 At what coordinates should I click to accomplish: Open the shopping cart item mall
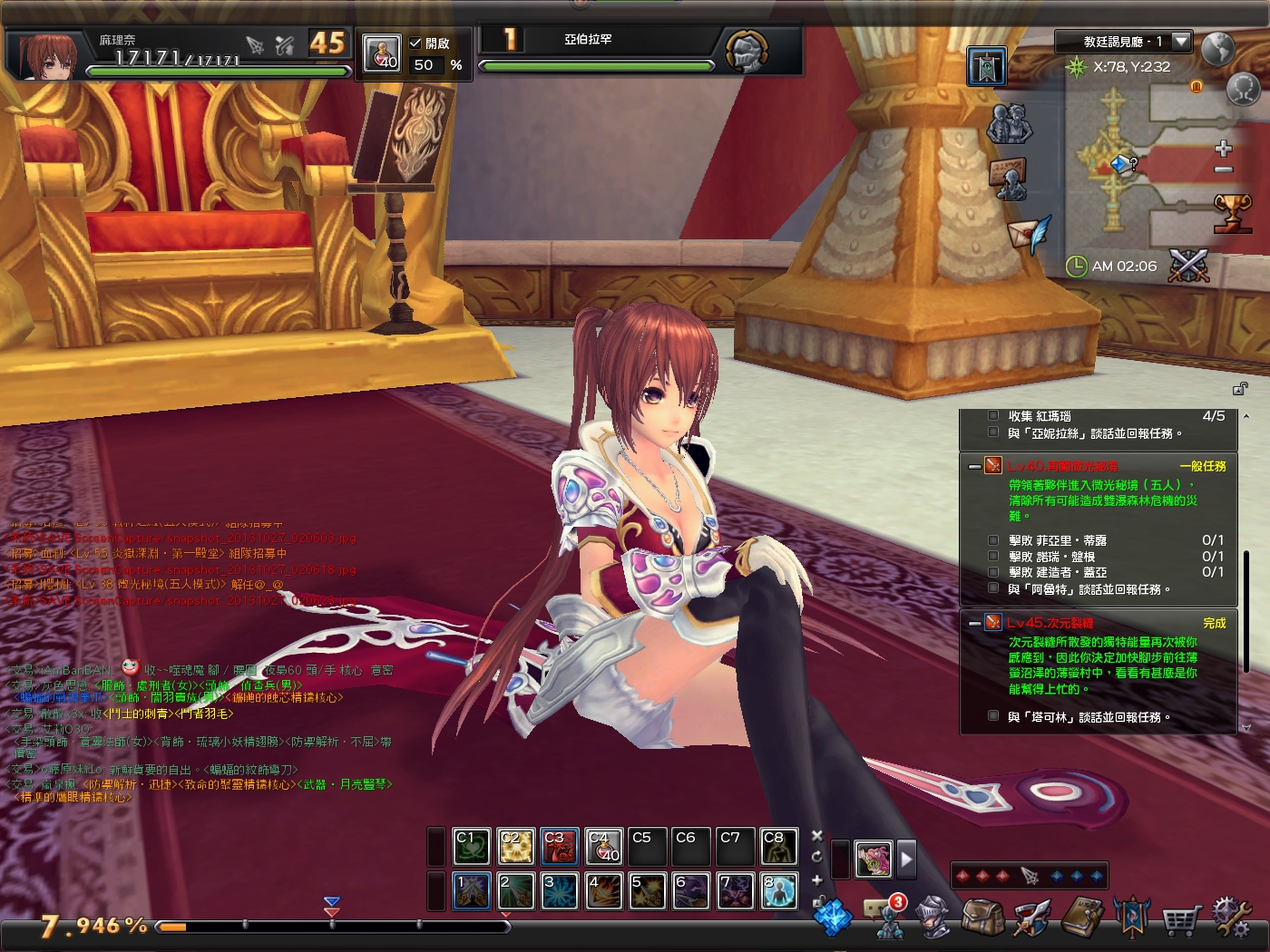pyautogui.click(x=1180, y=918)
